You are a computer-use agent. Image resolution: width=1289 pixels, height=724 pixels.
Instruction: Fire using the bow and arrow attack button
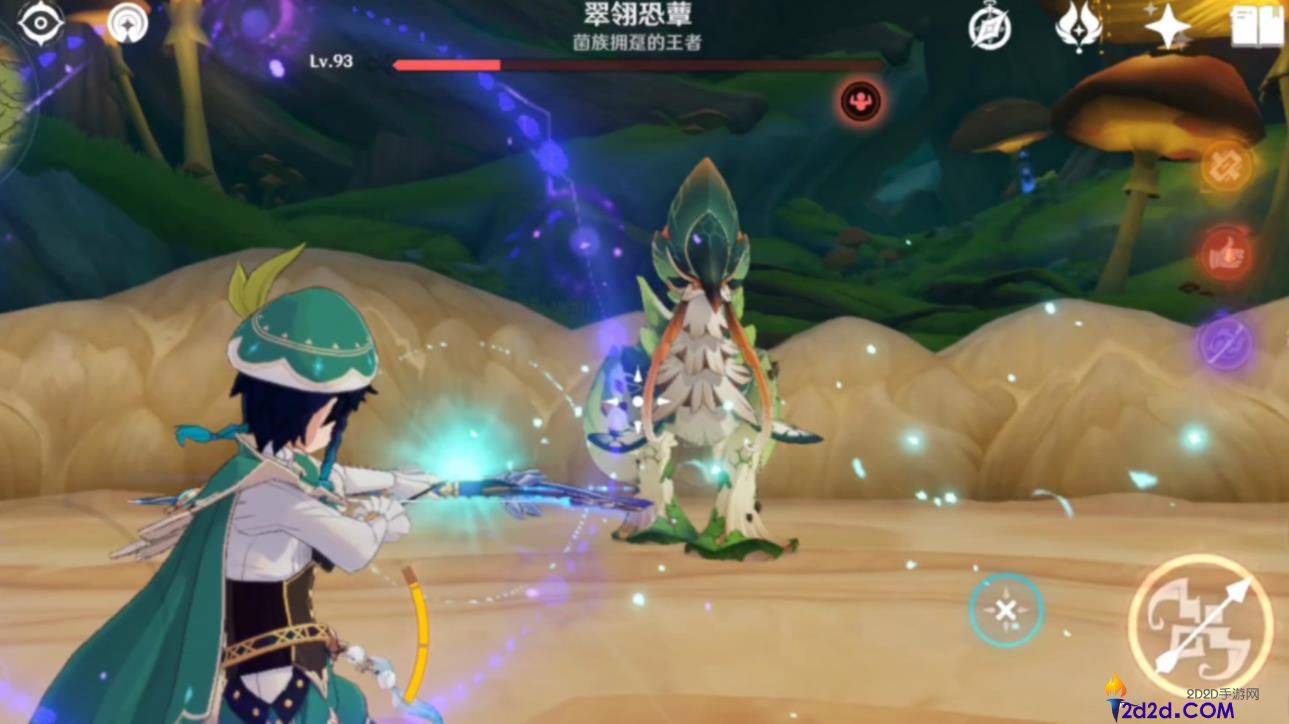[x=1200, y=626]
